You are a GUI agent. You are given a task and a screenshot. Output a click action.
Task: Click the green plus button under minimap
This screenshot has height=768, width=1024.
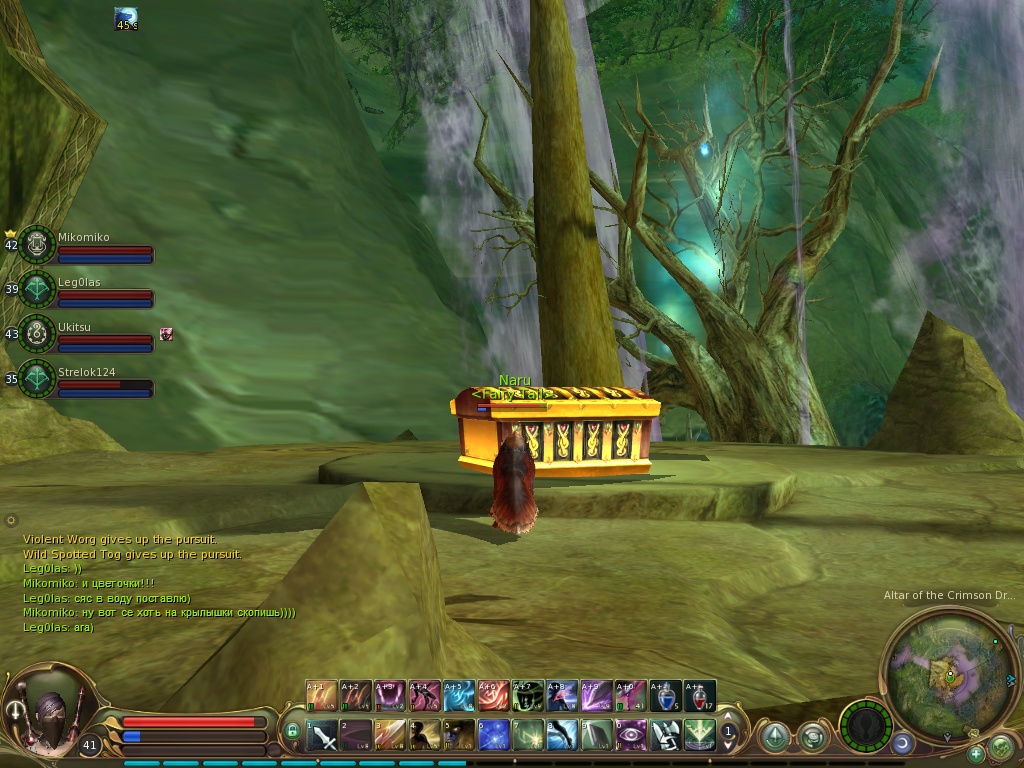click(976, 753)
